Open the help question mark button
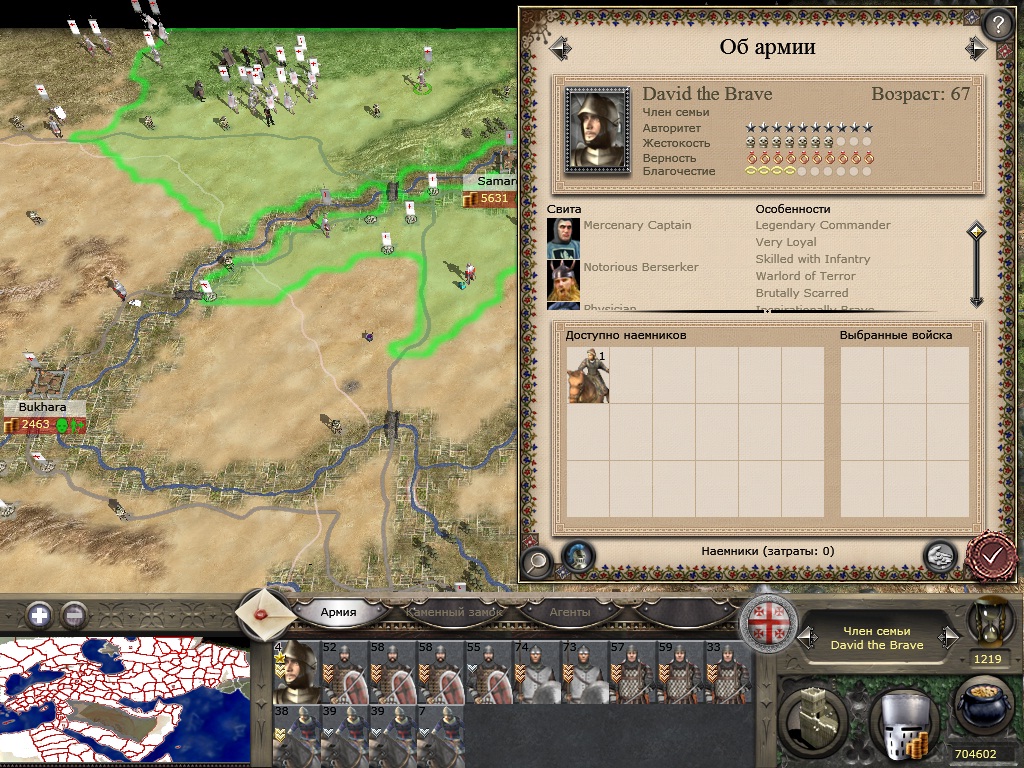The width and height of the screenshot is (1024, 768). [996, 24]
